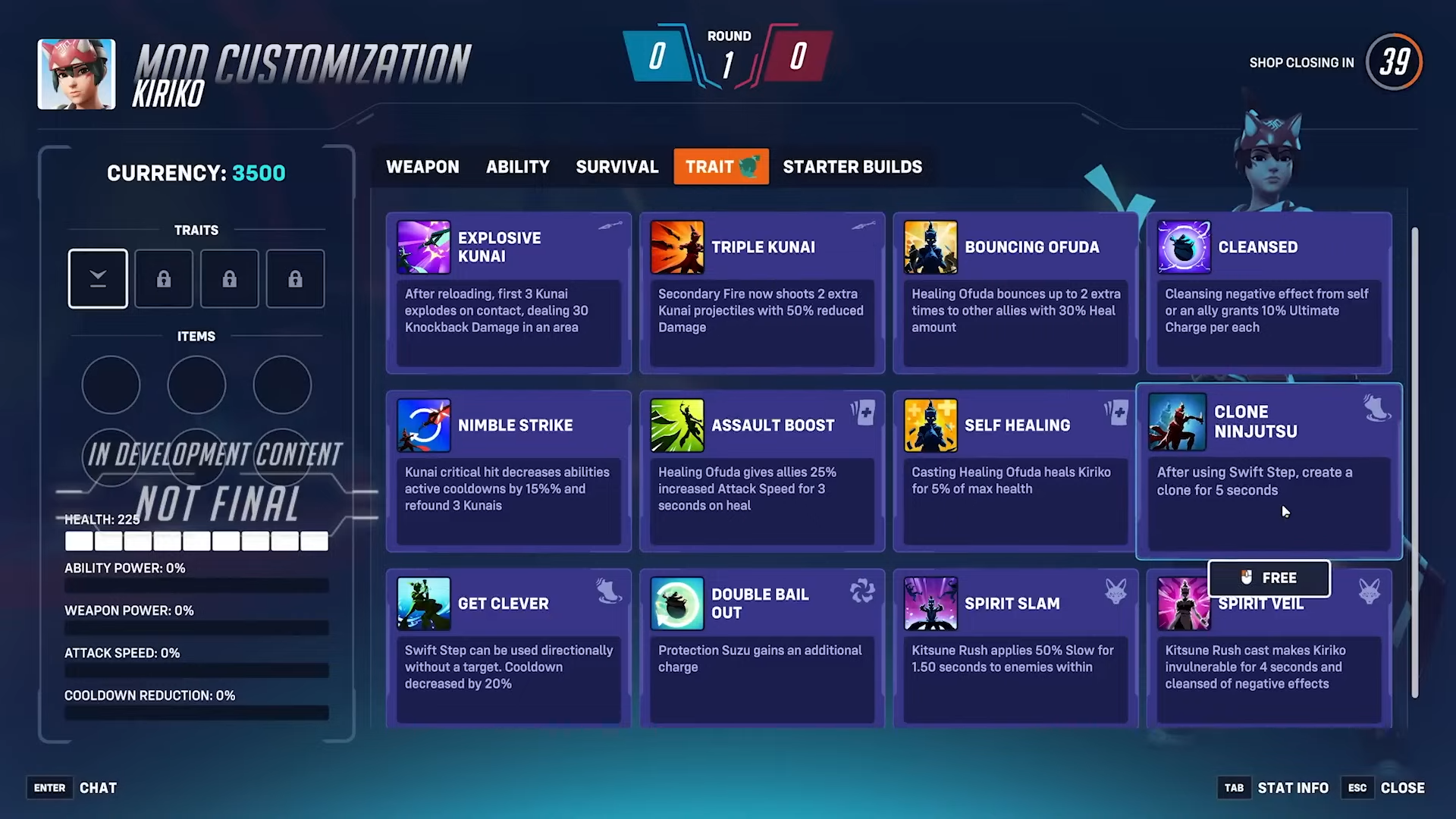Screen dimensions: 1456x819
Task: Select the Spirit Slam trait card
Action: click(x=1015, y=648)
